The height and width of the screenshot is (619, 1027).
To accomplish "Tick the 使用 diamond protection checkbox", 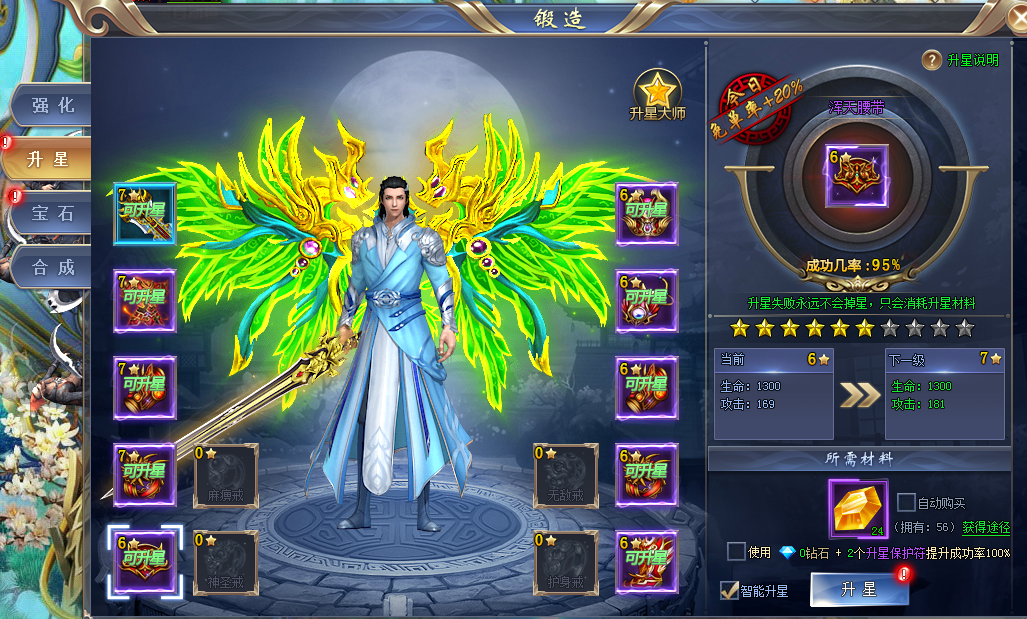I will click(736, 551).
